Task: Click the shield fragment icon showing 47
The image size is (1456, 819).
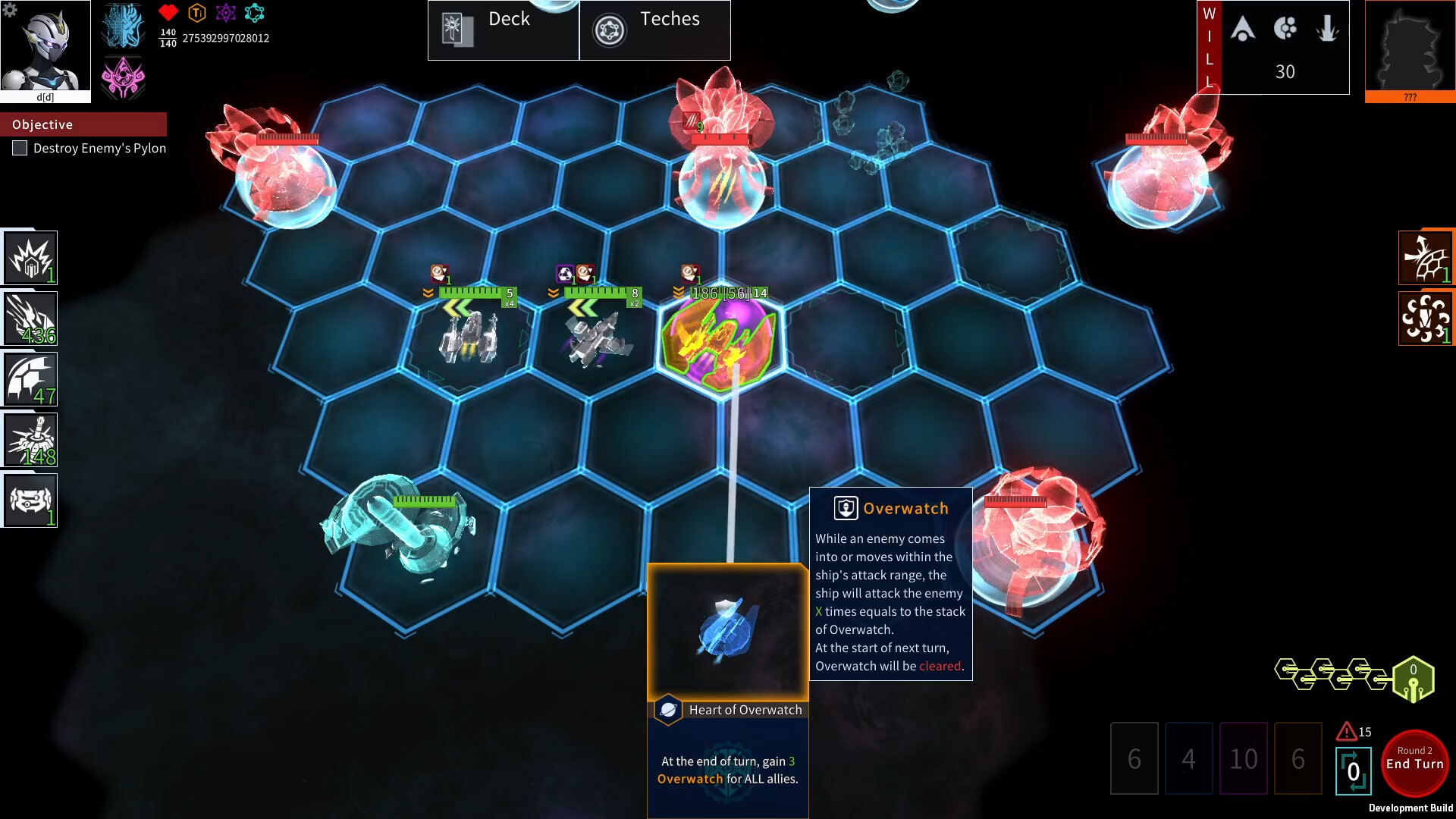Action: click(29, 378)
